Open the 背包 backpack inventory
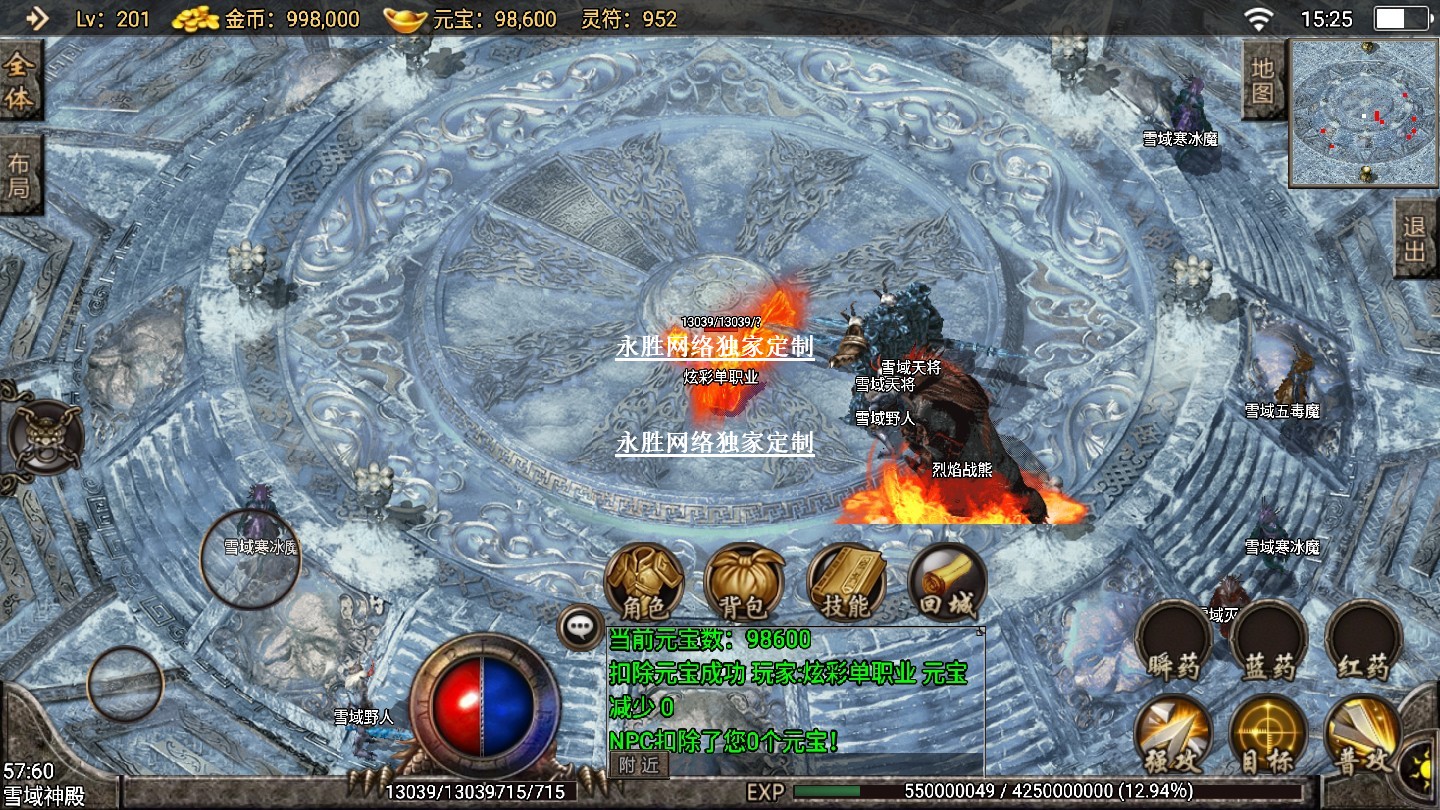This screenshot has width=1440, height=810. click(743, 582)
